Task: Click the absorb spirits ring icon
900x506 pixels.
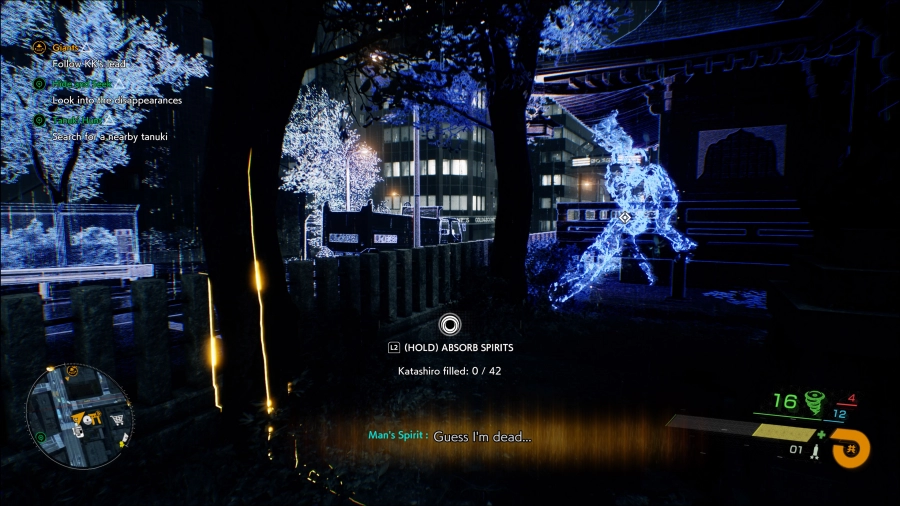Action: tap(449, 324)
